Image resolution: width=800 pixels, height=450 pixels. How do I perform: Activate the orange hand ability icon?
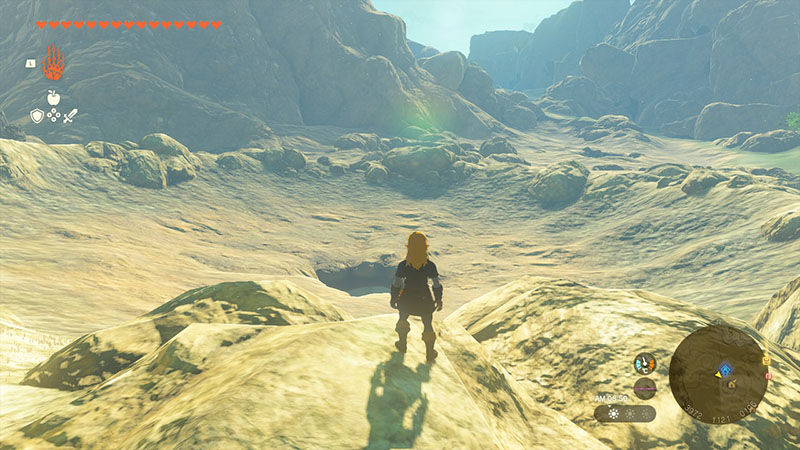coord(53,63)
